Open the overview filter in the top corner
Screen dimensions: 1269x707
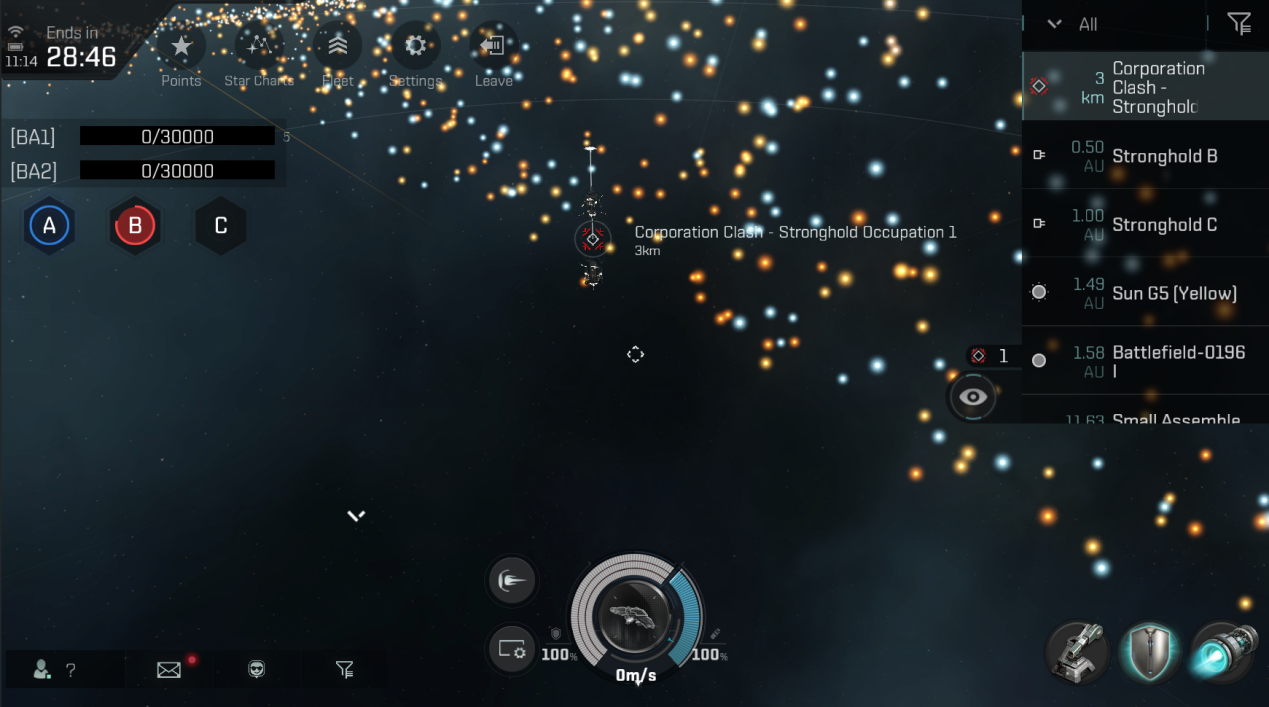1239,24
